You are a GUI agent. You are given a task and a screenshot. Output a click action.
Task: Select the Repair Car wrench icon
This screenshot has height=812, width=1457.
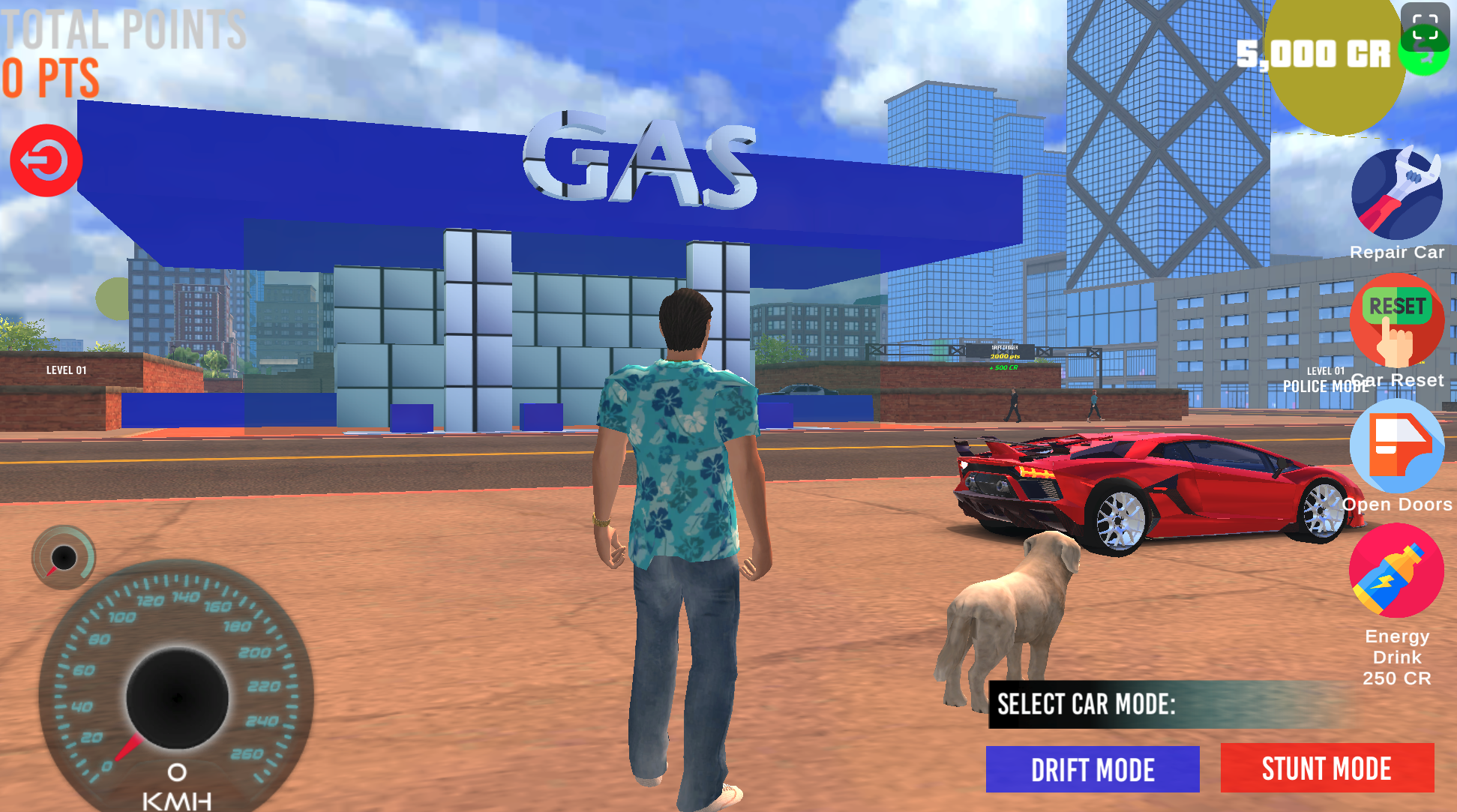1396,193
